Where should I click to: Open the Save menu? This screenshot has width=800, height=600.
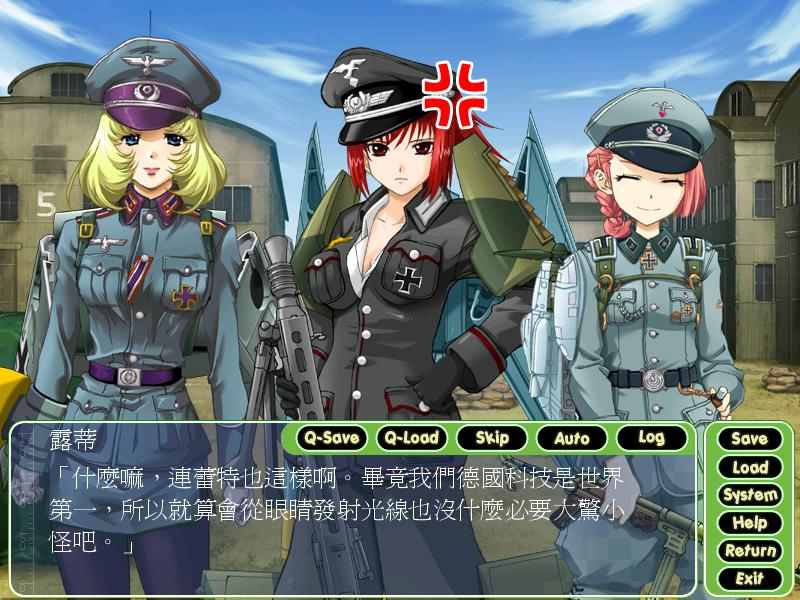[x=749, y=438]
